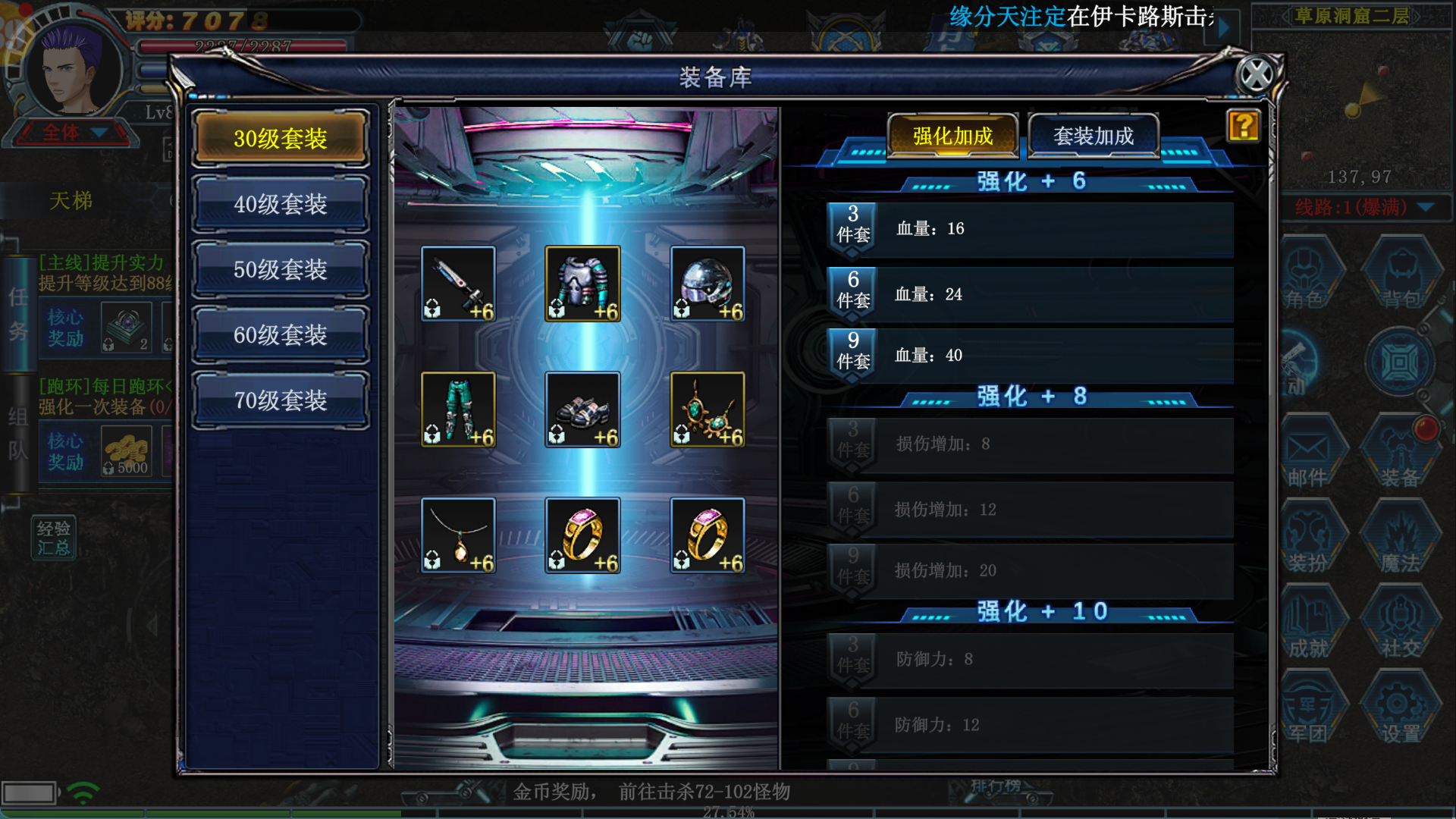Expand the 全体 chat channel dropdown
The image size is (1456, 819).
tap(99, 133)
